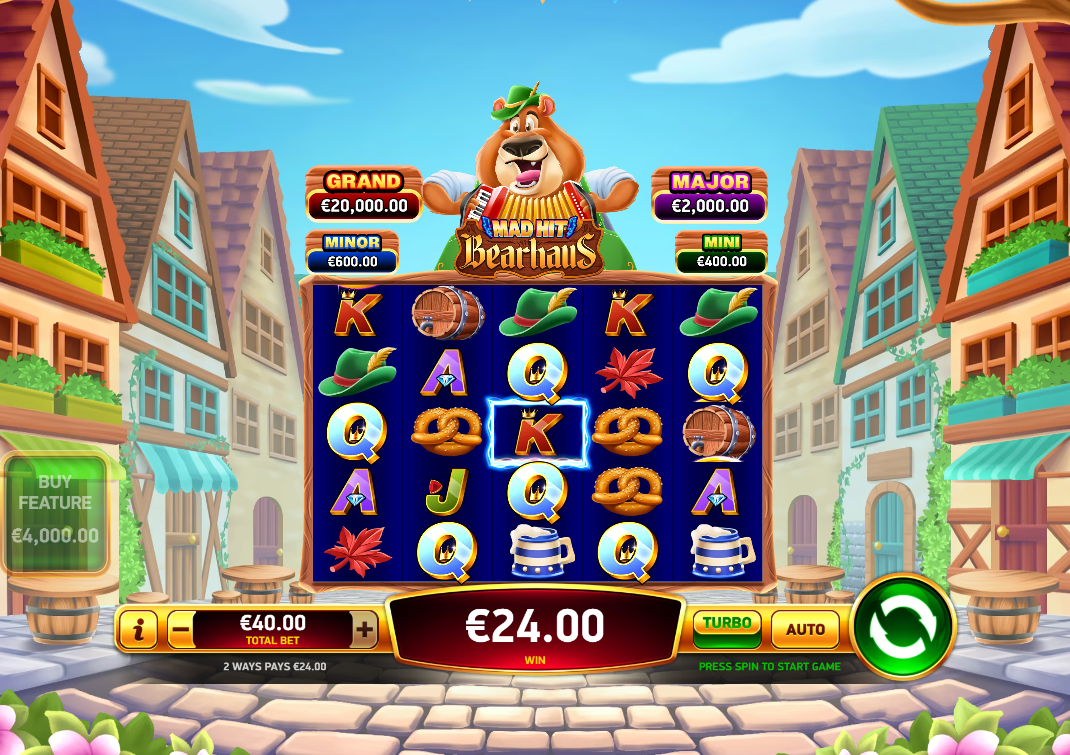The height and width of the screenshot is (755, 1070).
Task: Open the info paytable button
Action: (139, 630)
